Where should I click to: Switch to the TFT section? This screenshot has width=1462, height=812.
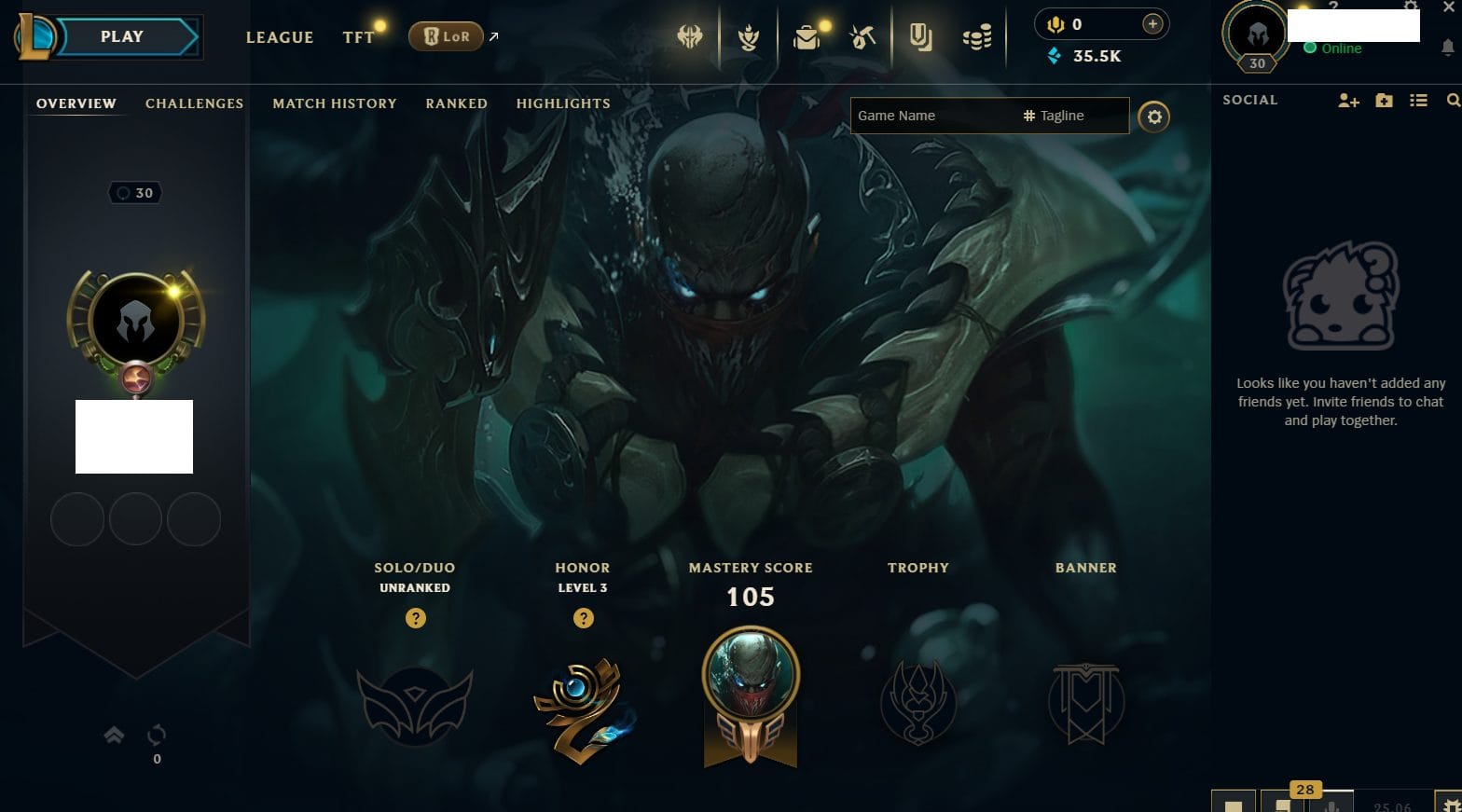tap(358, 37)
